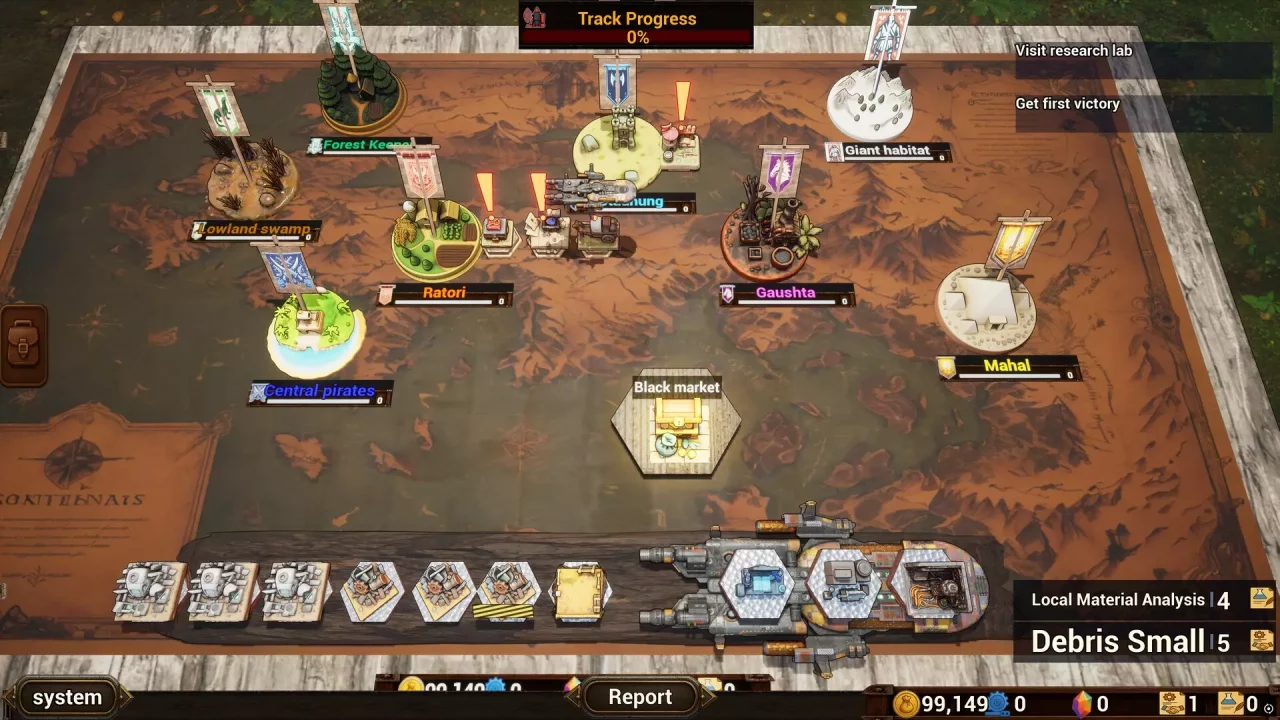Open the Report panel
Screen dimensions: 1280x720
(x=640, y=697)
